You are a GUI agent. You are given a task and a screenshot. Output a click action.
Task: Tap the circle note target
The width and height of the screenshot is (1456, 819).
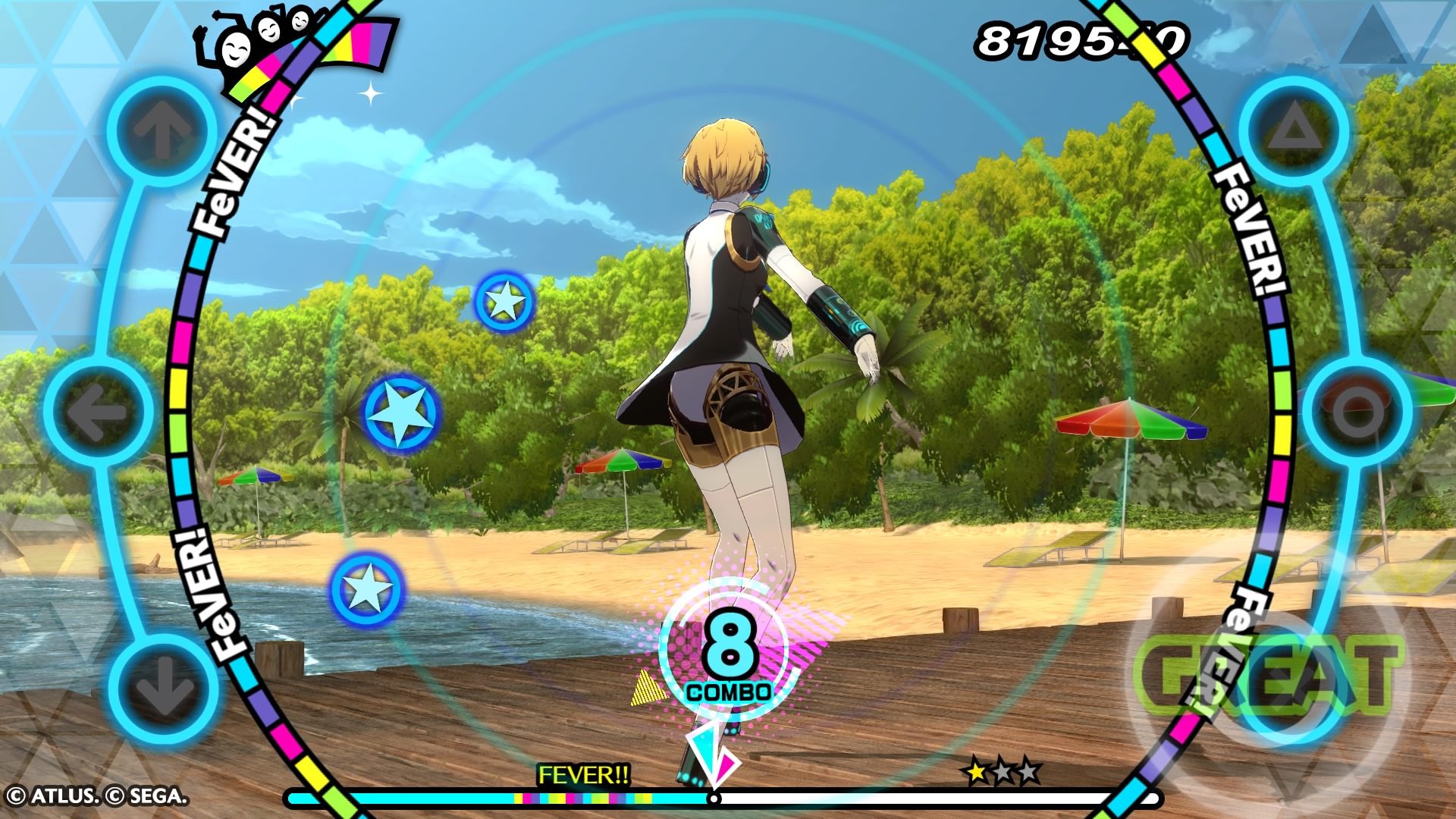tap(1359, 412)
